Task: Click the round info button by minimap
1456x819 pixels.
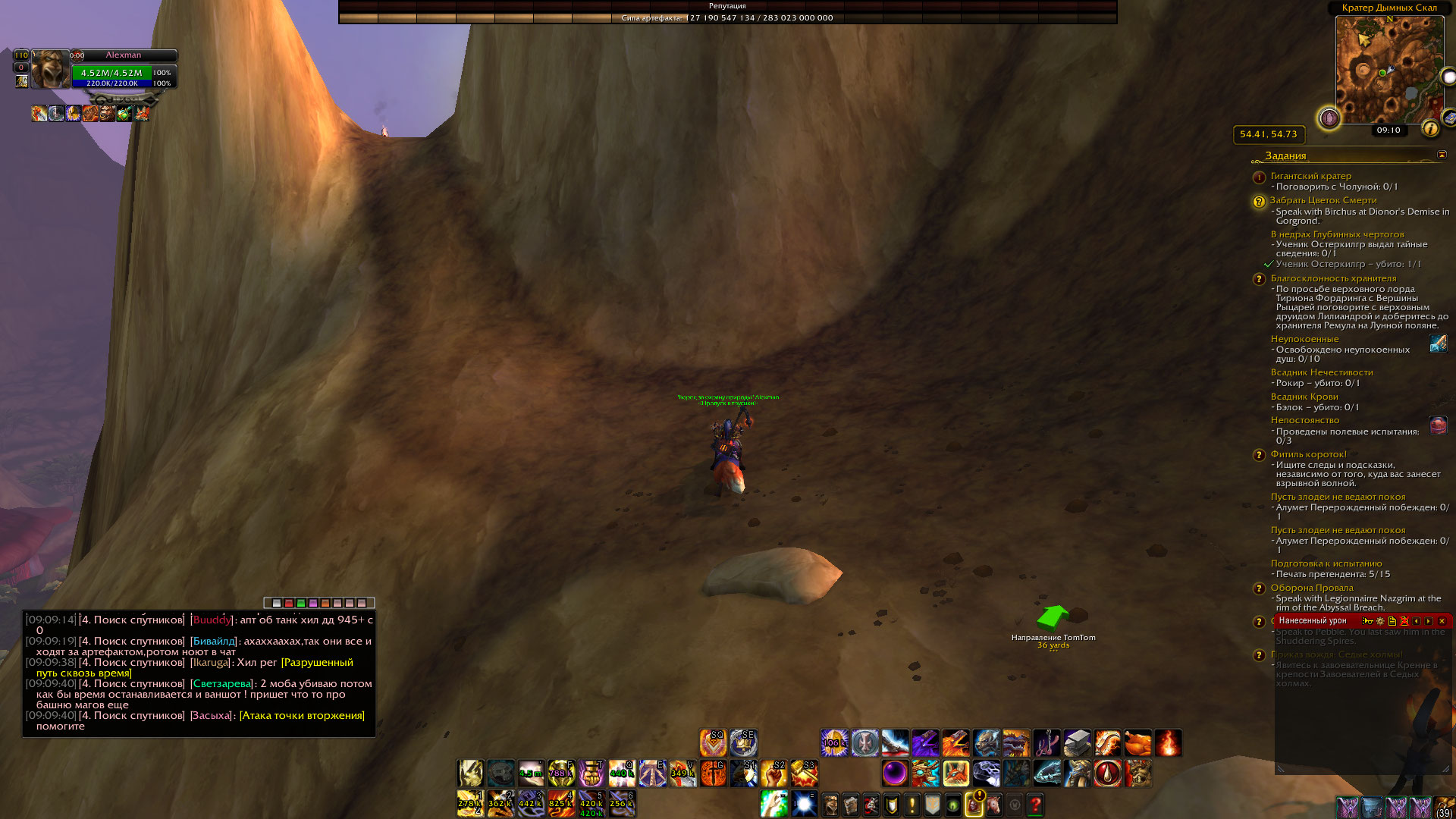Action: (1430, 129)
